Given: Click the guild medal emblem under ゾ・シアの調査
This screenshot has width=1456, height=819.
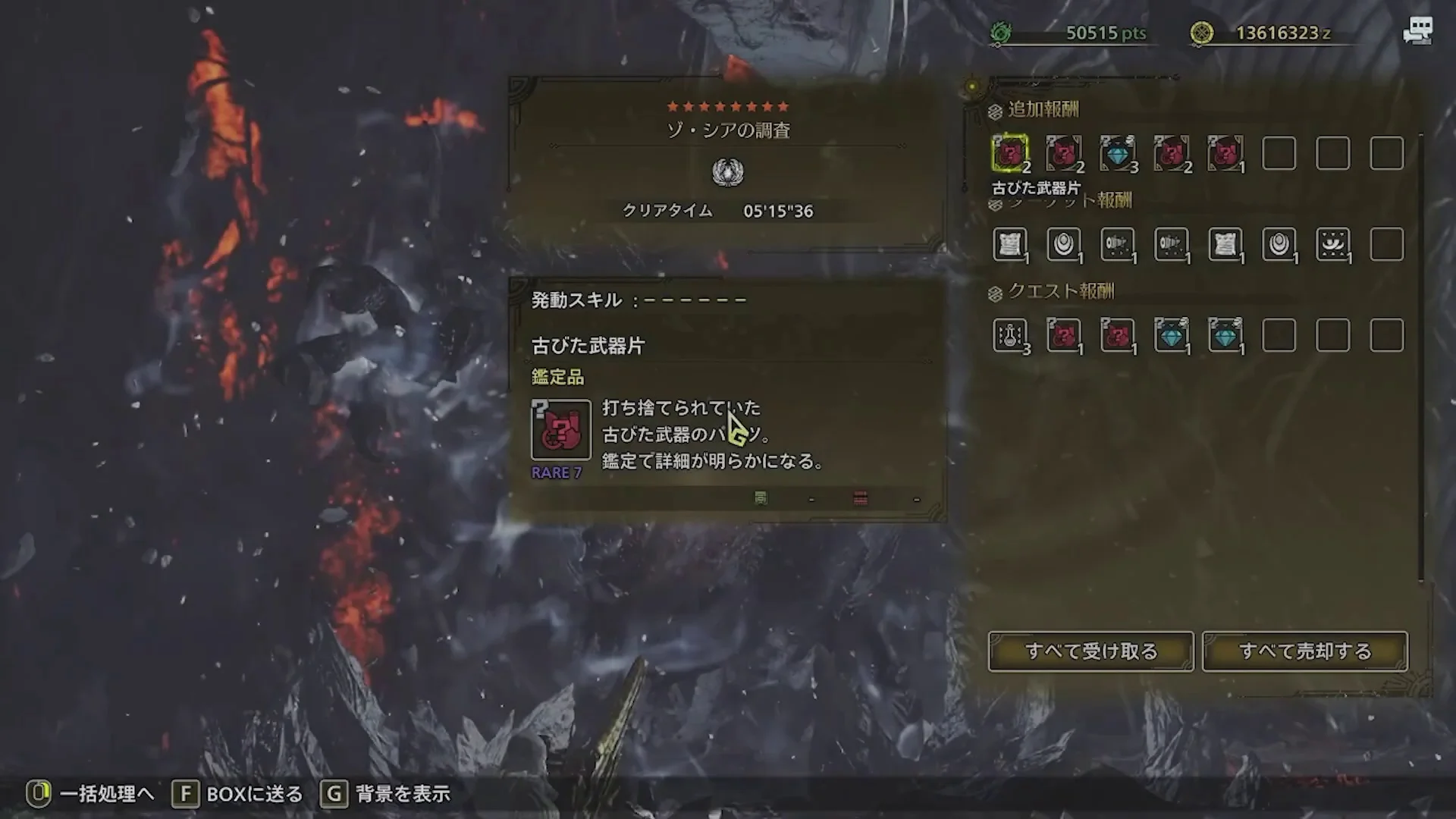Looking at the screenshot, I should pyautogui.click(x=727, y=172).
